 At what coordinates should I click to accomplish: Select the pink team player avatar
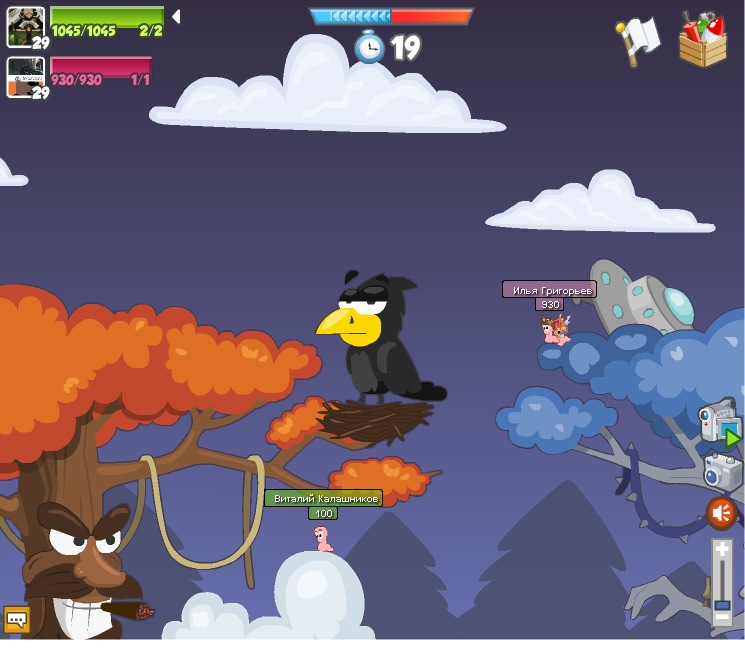coord(25,76)
